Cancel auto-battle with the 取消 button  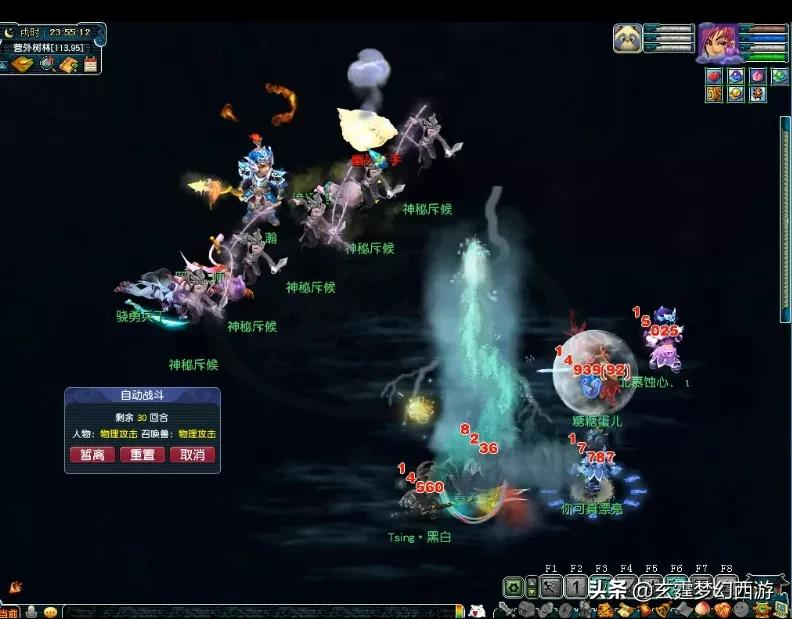[192, 454]
